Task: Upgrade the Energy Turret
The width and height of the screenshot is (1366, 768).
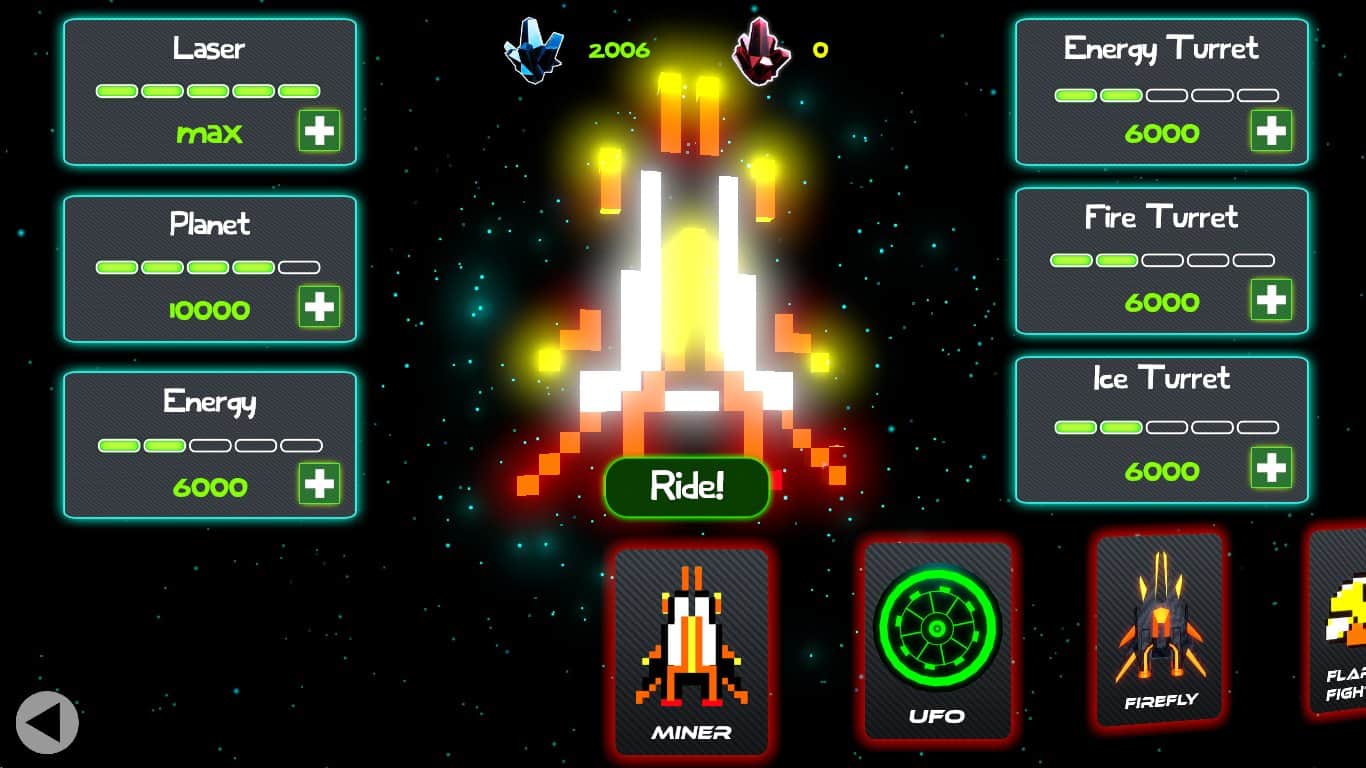Action: [x=1271, y=131]
